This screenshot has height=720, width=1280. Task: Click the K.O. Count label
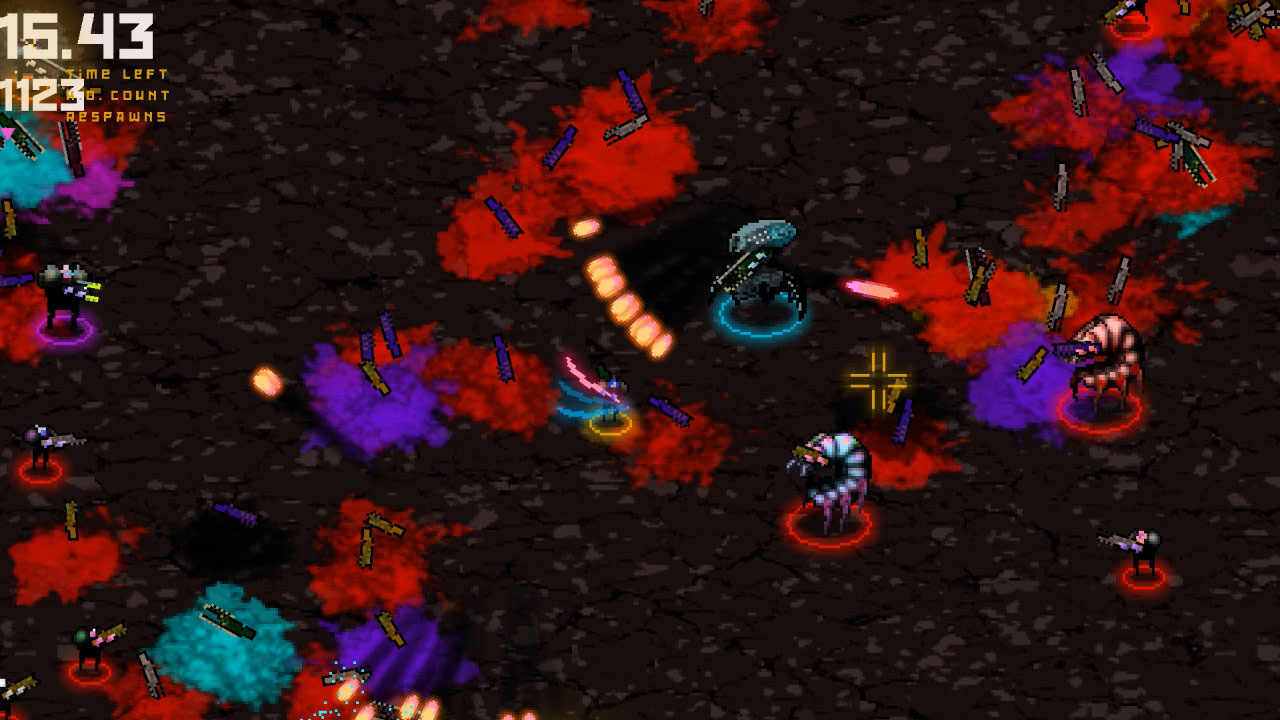116,93
